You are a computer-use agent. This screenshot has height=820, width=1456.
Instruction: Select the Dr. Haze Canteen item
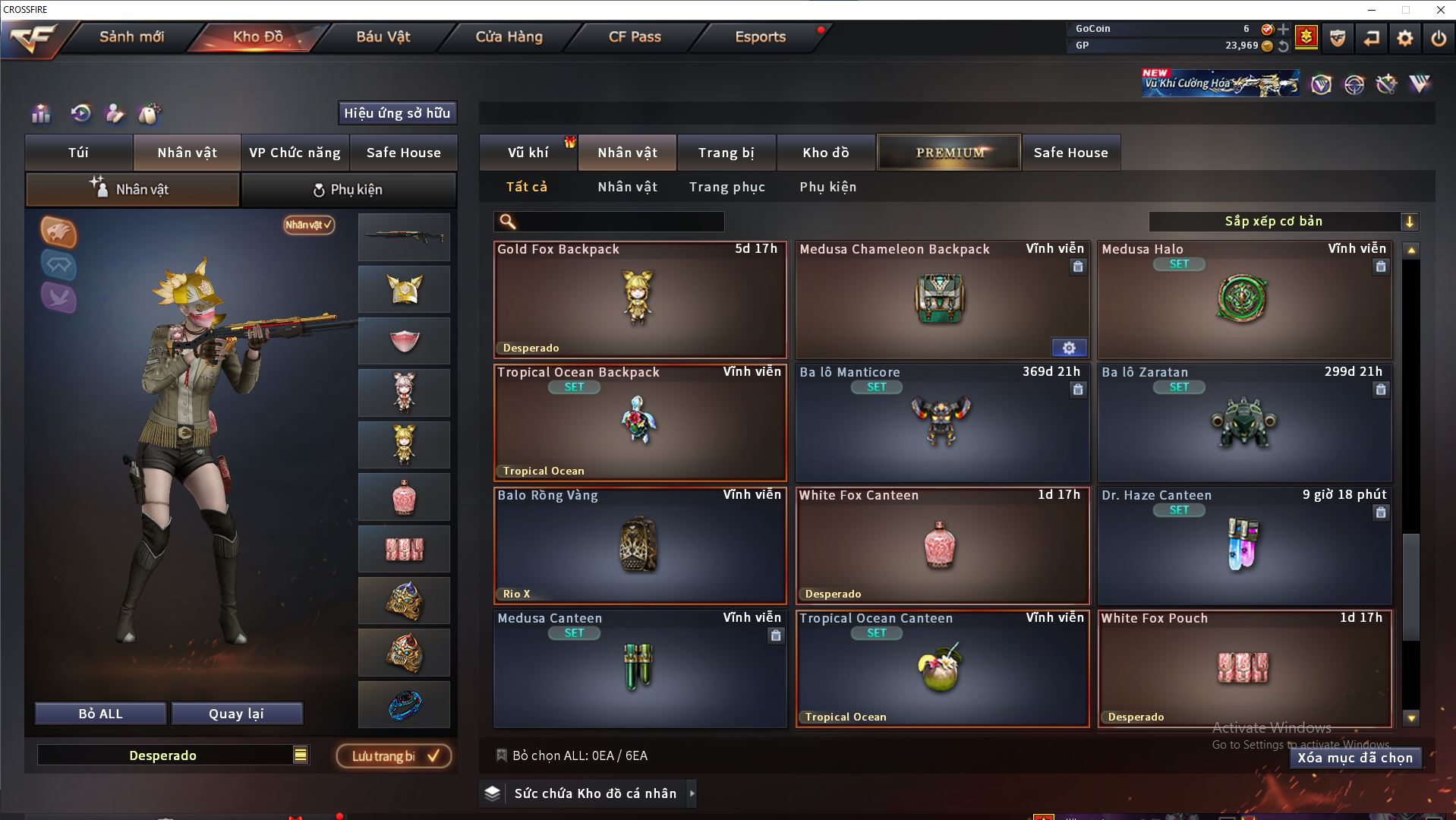point(1243,545)
